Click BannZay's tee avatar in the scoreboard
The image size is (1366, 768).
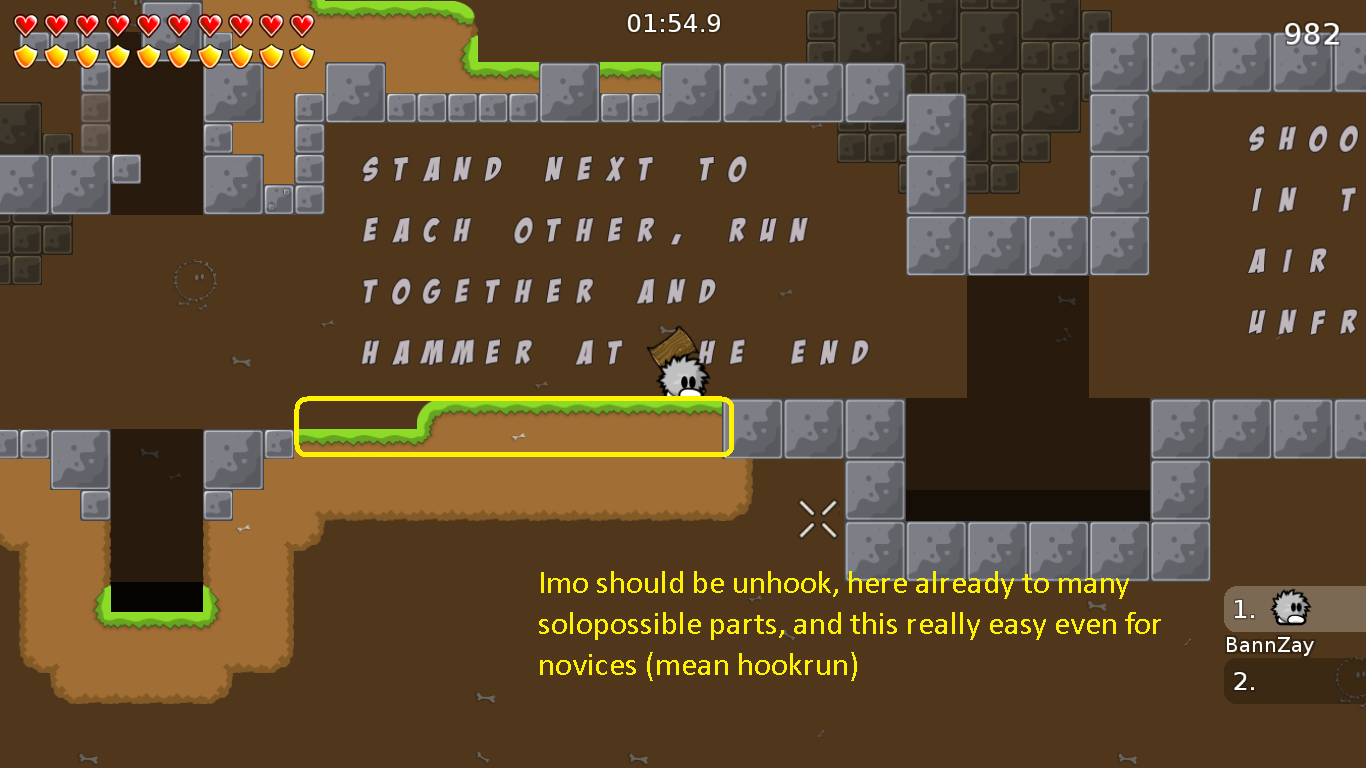point(1290,608)
